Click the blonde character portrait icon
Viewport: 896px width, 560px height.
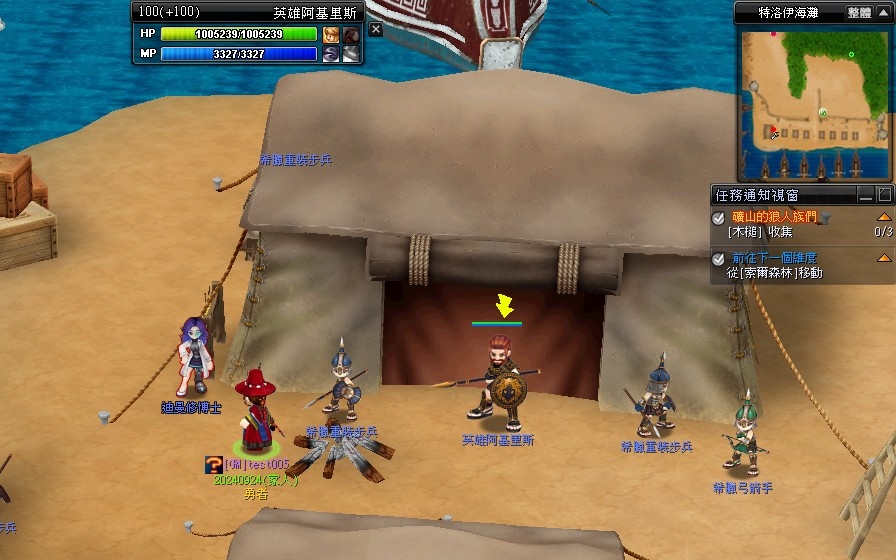pyautogui.click(x=331, y=34)
